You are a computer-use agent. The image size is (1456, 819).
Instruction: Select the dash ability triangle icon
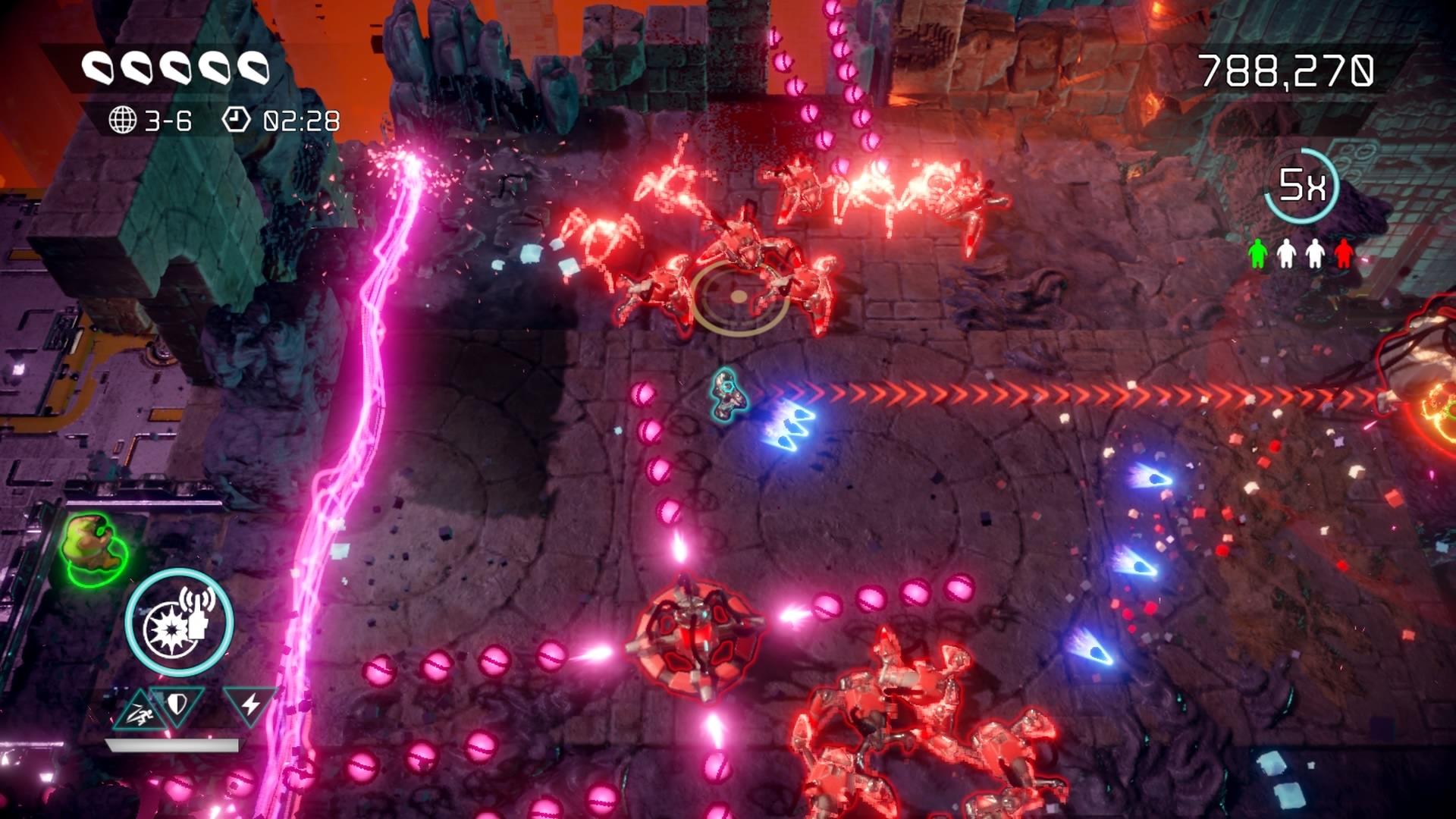click(x=142, y=708)
